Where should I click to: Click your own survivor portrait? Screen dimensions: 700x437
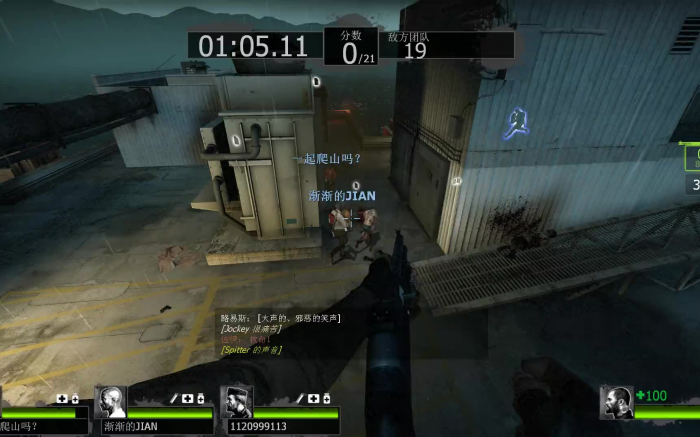(x=616, y=402)
